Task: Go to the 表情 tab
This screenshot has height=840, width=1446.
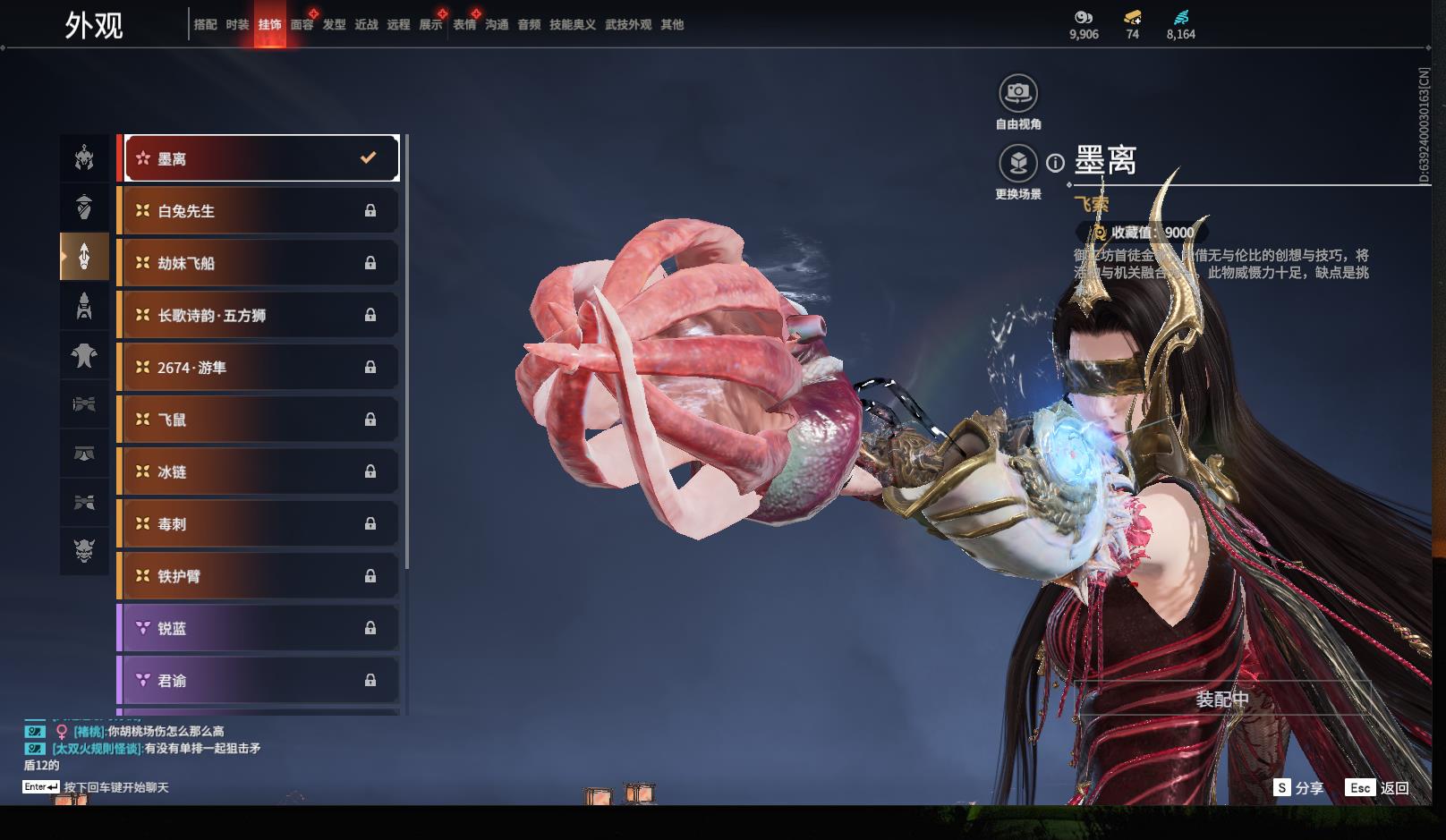Action: 464,25
